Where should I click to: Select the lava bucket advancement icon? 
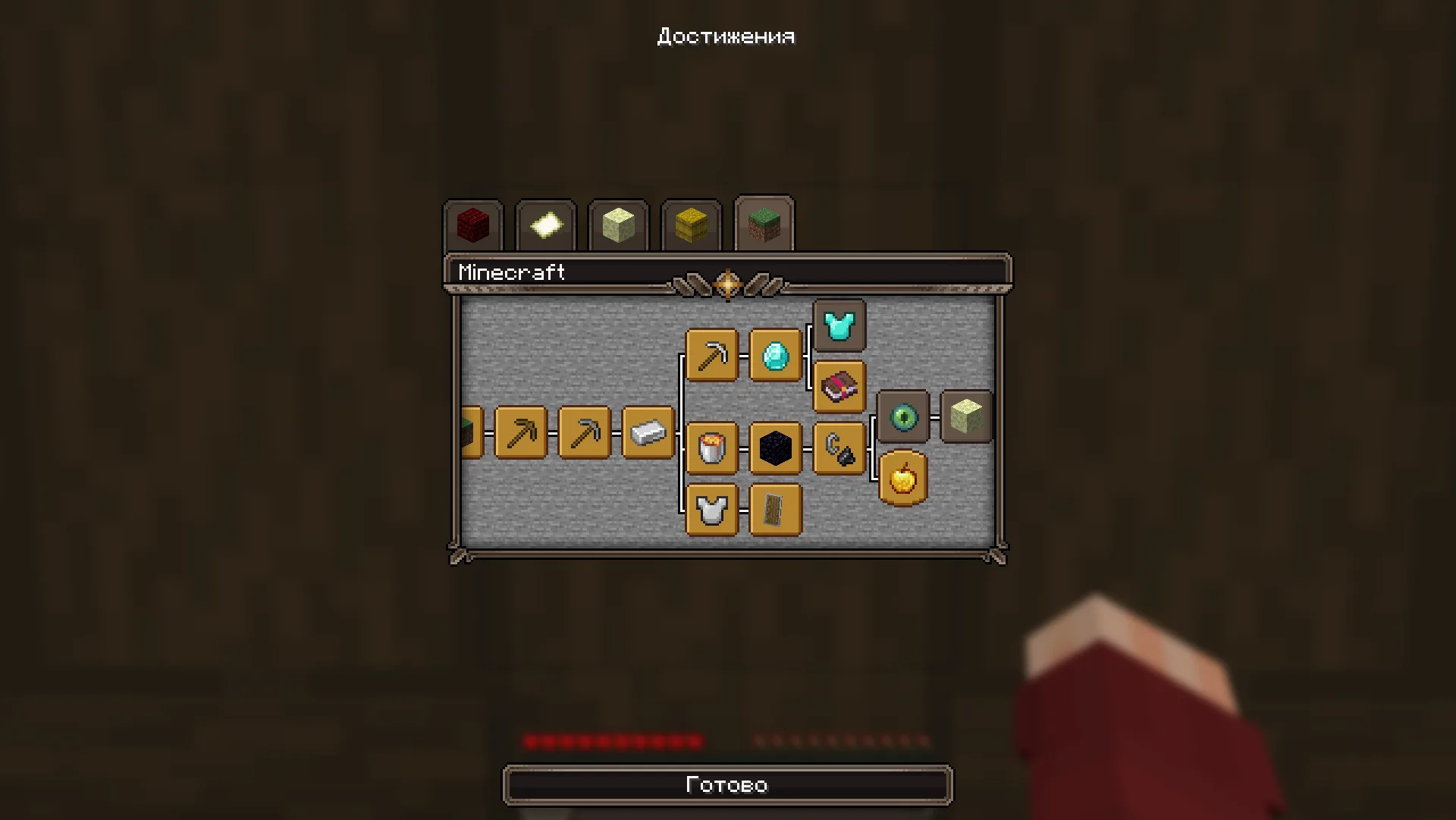pos(711,448)
